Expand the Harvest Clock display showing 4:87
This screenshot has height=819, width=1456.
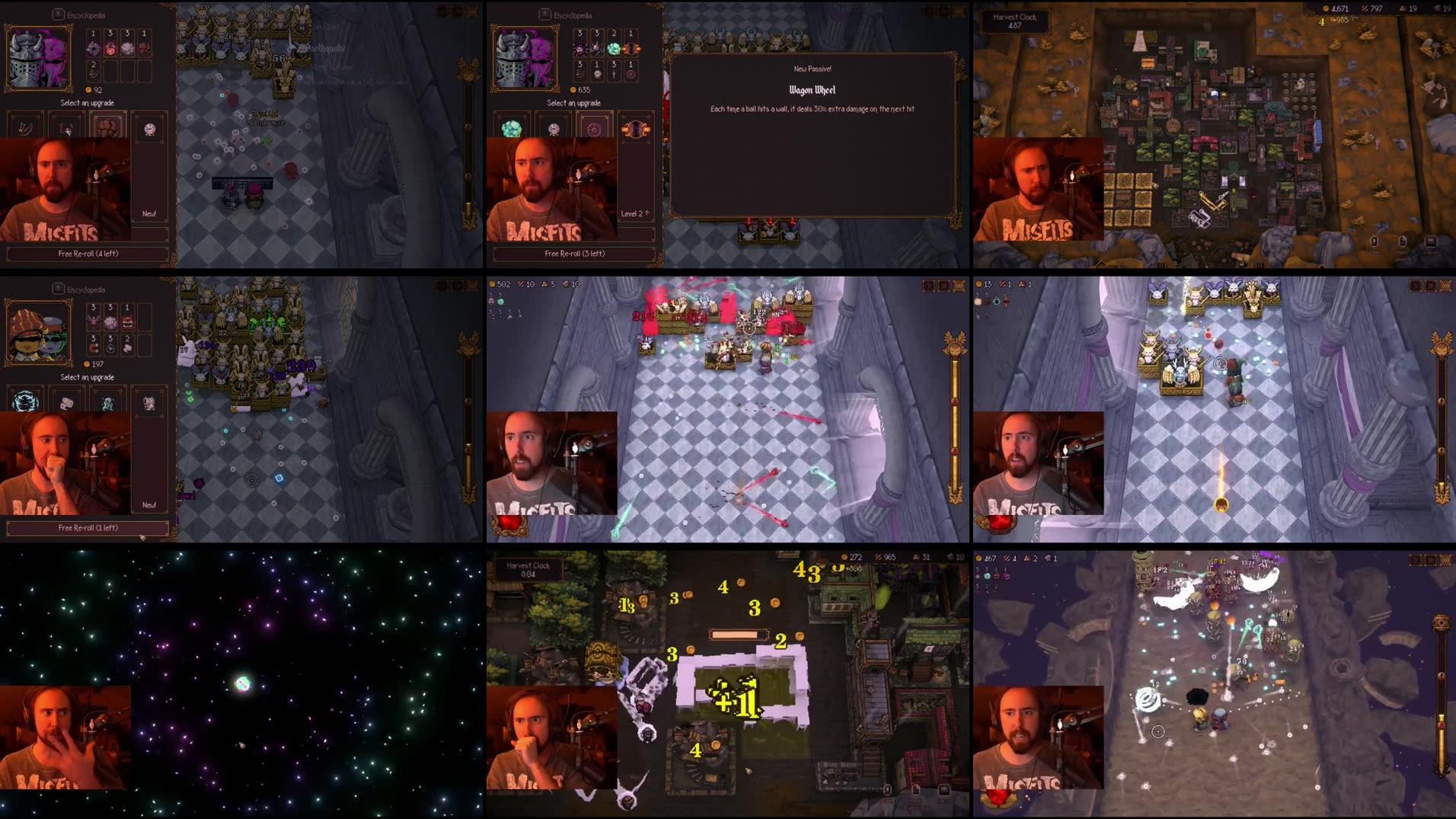[x=1016, y=22]
